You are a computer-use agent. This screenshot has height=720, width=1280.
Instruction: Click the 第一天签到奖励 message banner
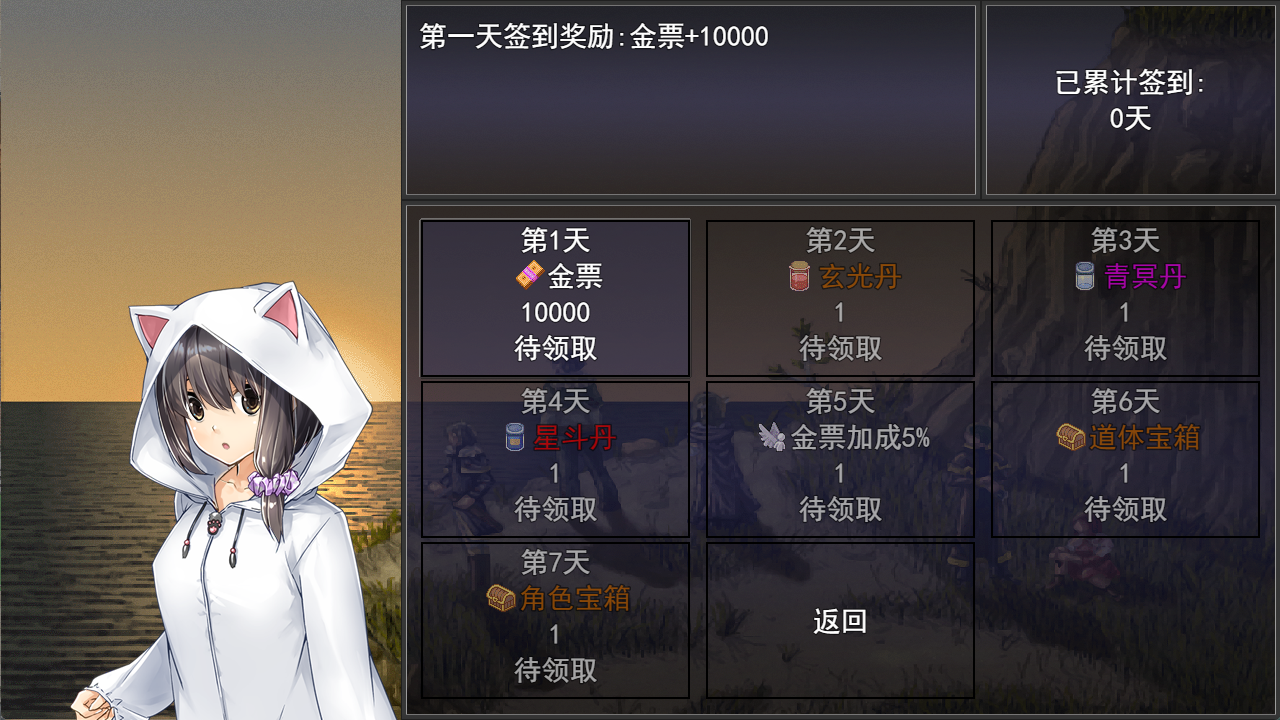tap(688, 98)
